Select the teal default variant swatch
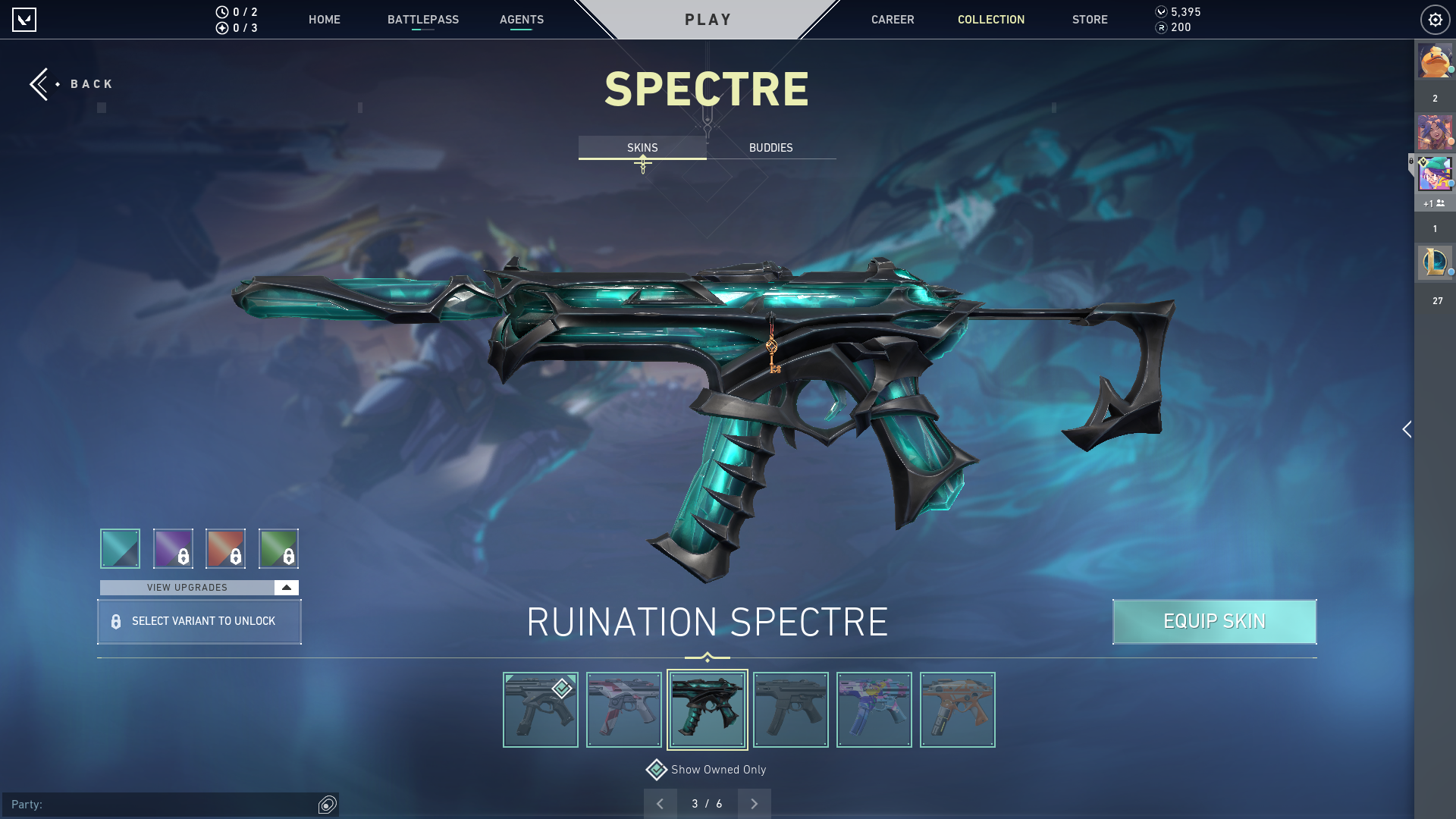The image size is (1456, 819). tap(120, 548)
